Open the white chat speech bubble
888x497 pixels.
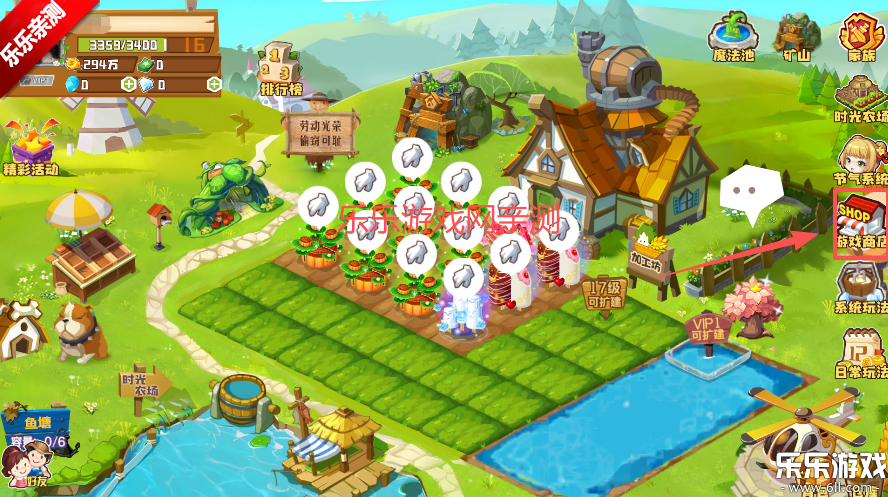[748, 193]
